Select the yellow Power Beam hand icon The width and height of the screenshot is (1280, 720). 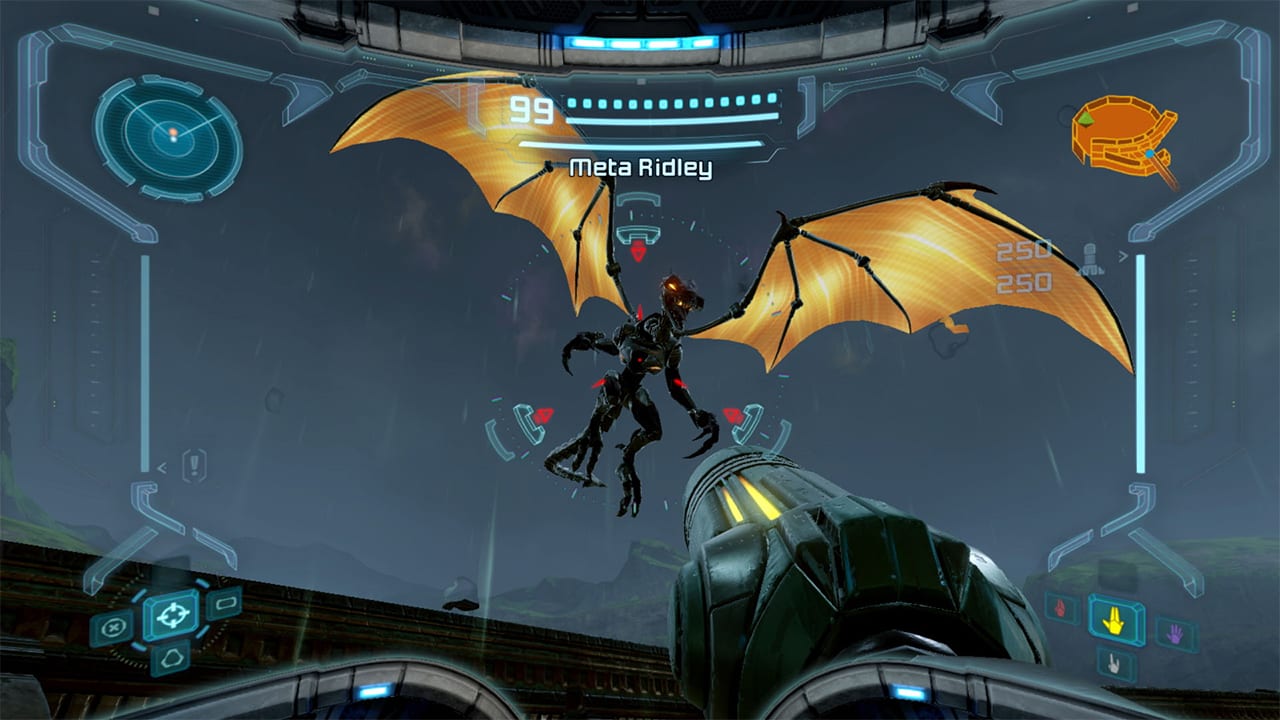click(1113, 623)
